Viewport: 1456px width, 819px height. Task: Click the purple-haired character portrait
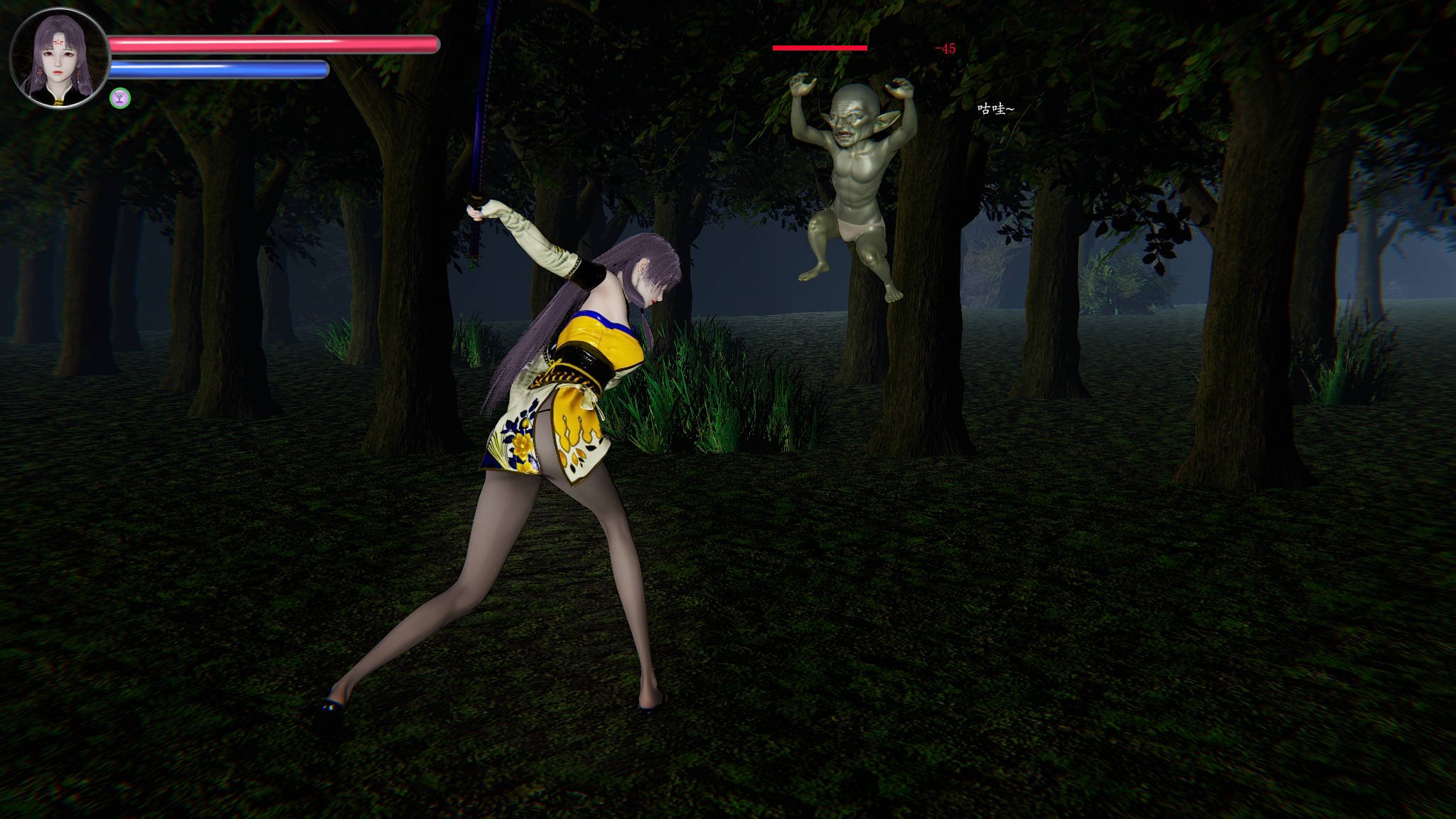coord(60,58)
